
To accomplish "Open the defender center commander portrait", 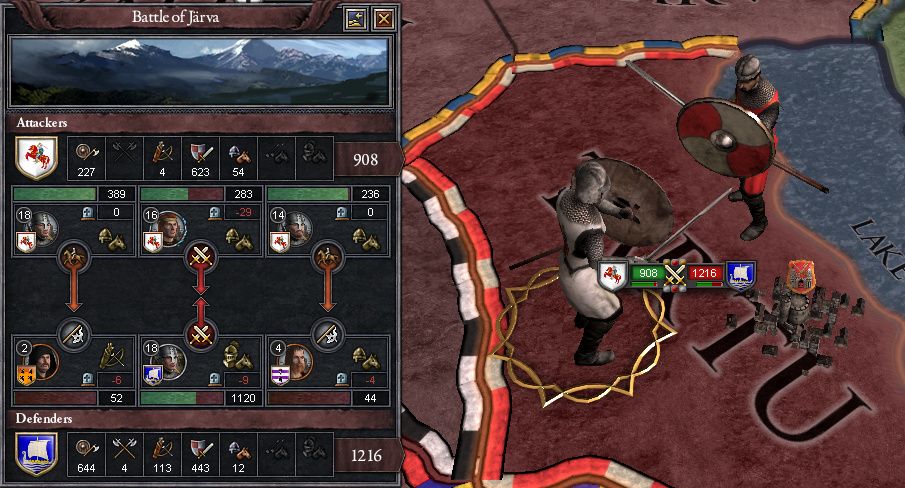I will click(172, 360).
